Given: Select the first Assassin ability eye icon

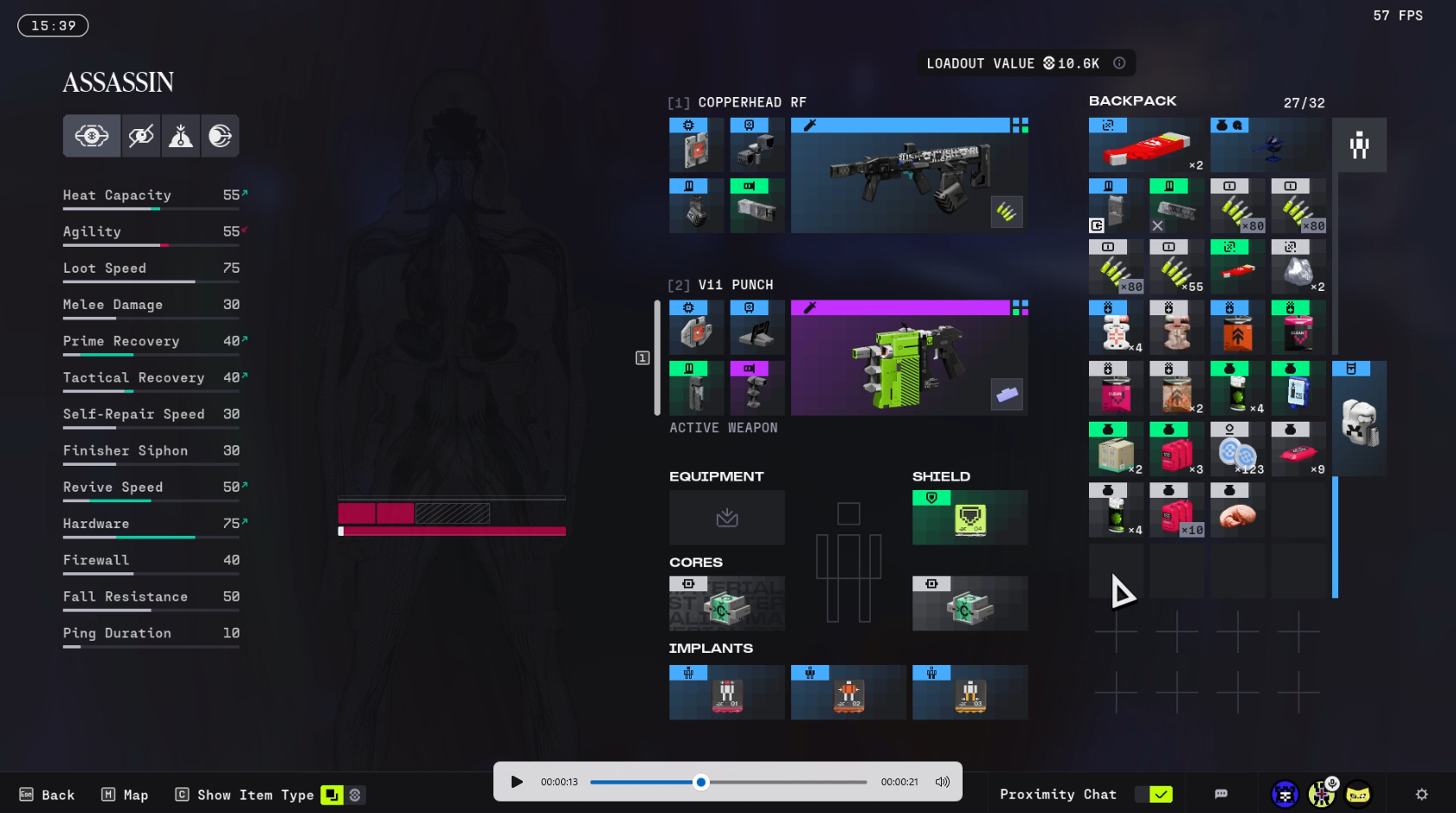Looking at the screenshot, I should [92, 136].
